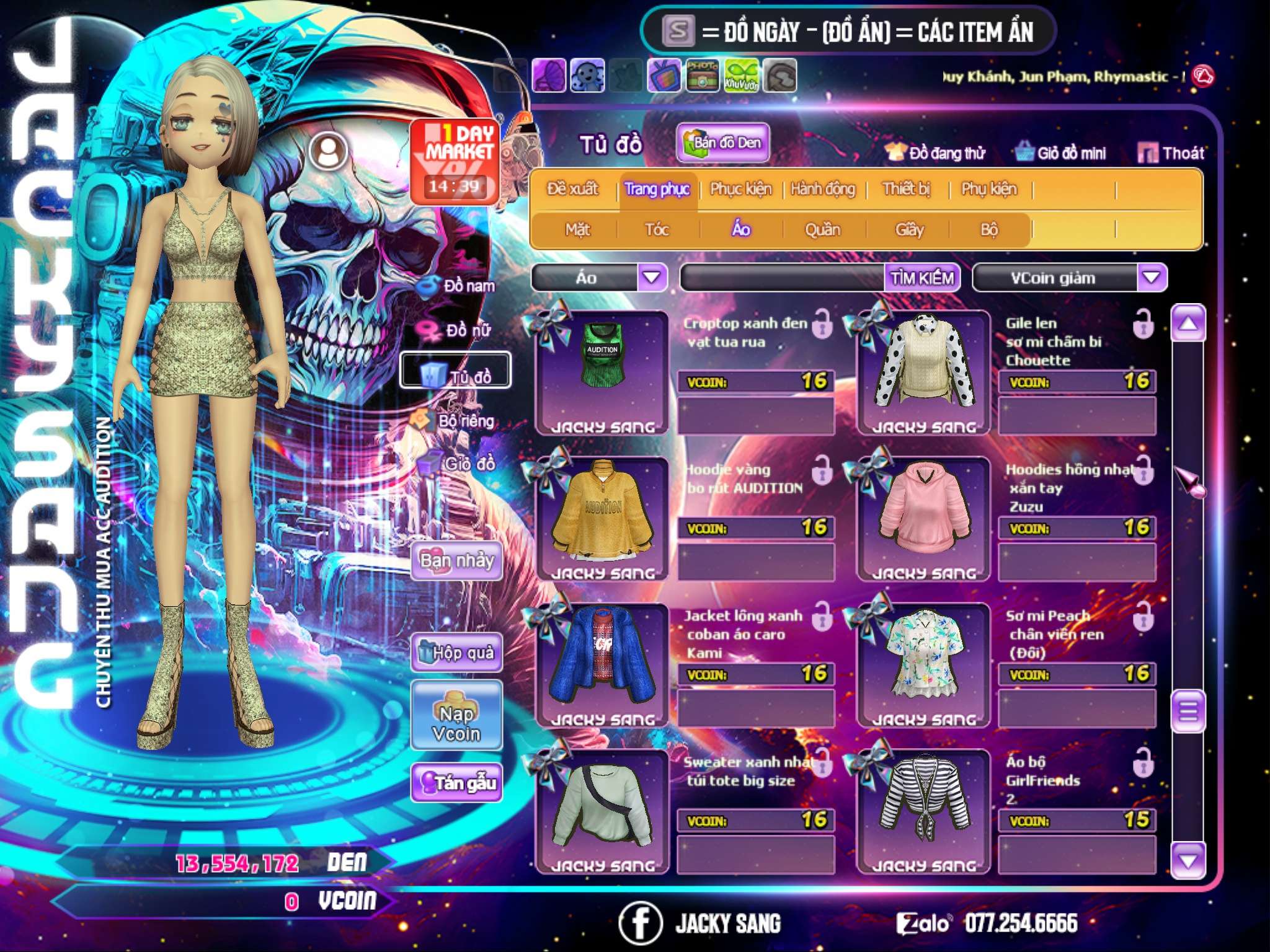Exit the wardrobe with Thoát
The image size is (1270, 952).
[x=1171, y=152]
